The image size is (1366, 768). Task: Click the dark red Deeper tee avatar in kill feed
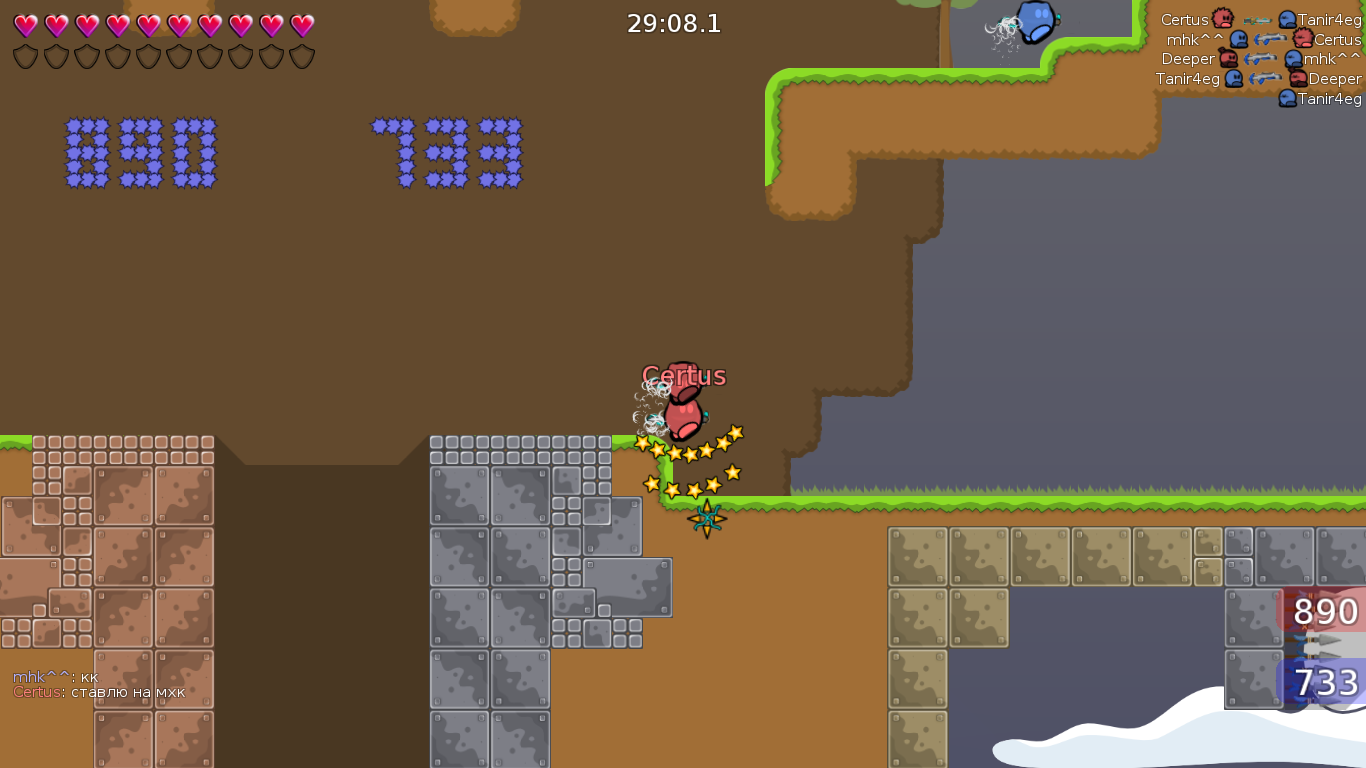coord(1229,58)
